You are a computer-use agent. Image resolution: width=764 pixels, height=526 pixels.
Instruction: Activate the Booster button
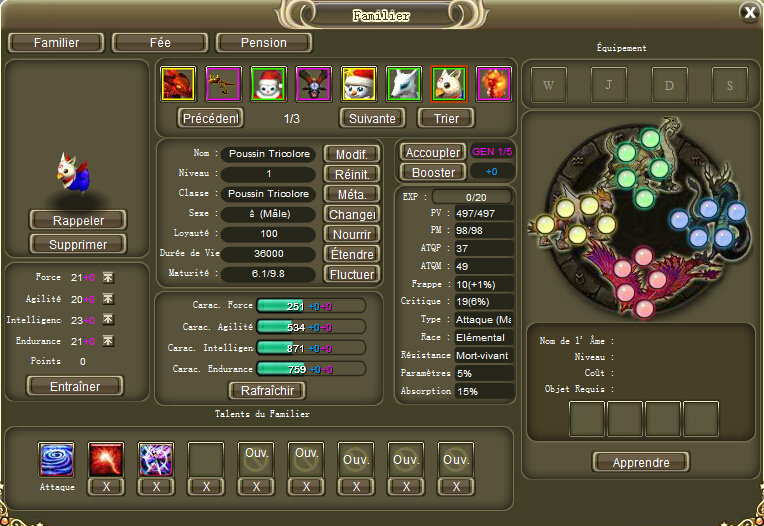coord(432,172)
